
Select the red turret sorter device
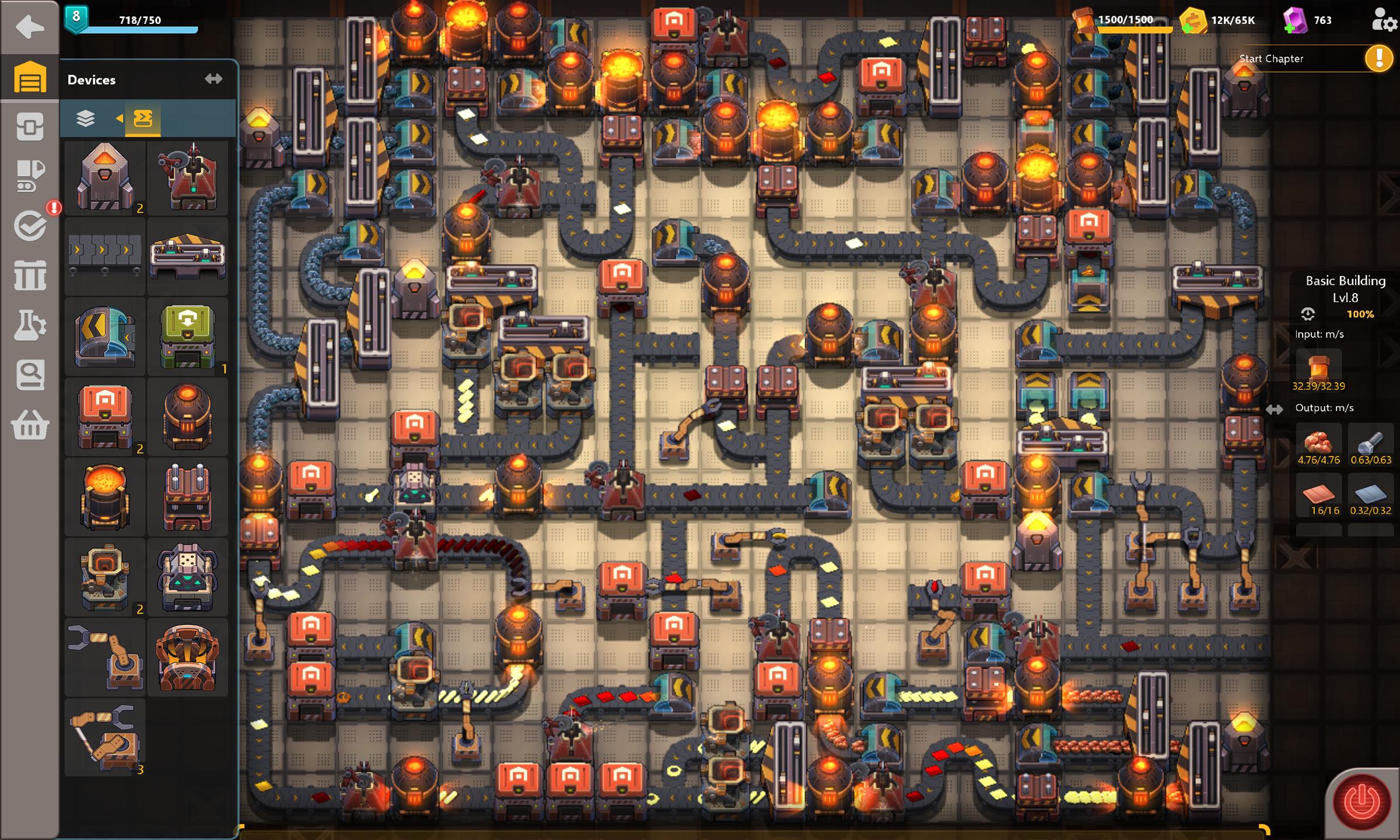[x=187, y=177]
